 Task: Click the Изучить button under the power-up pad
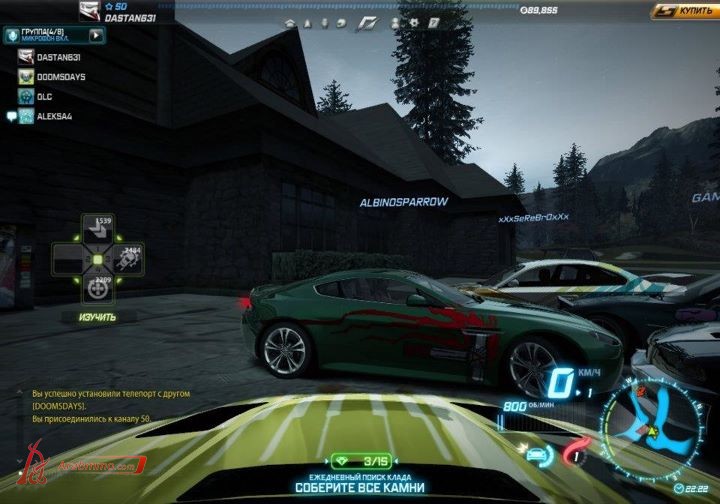(97, 317)
